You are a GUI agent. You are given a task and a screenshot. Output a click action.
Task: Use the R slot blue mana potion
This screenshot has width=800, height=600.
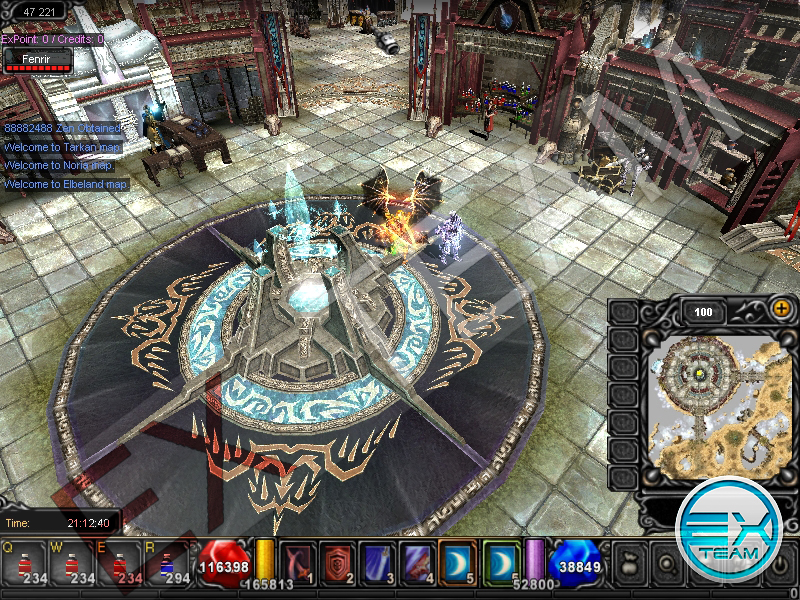(x=168, y=563)
